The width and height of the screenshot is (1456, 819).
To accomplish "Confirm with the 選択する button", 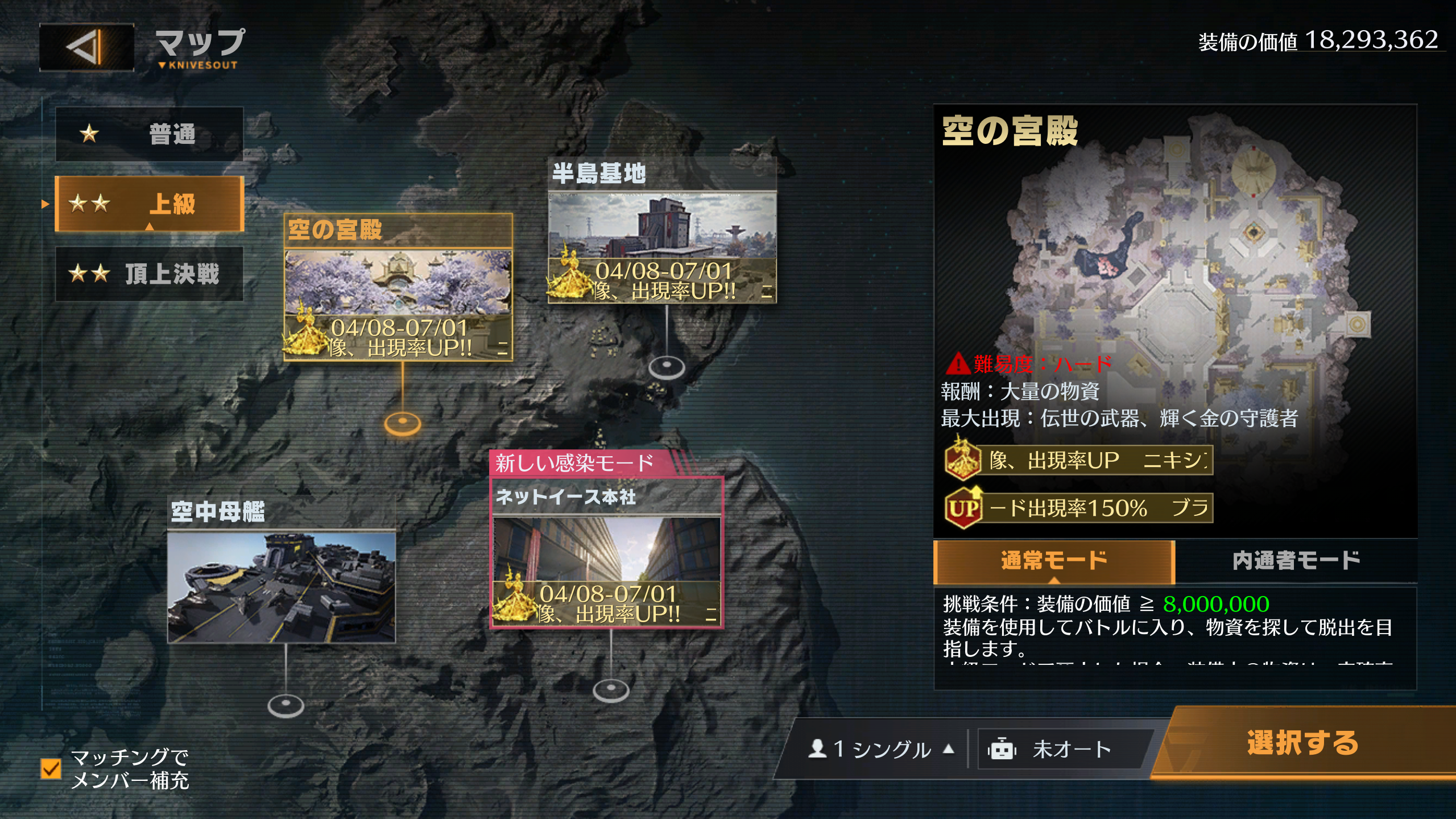I will (x=1302, y=743).
